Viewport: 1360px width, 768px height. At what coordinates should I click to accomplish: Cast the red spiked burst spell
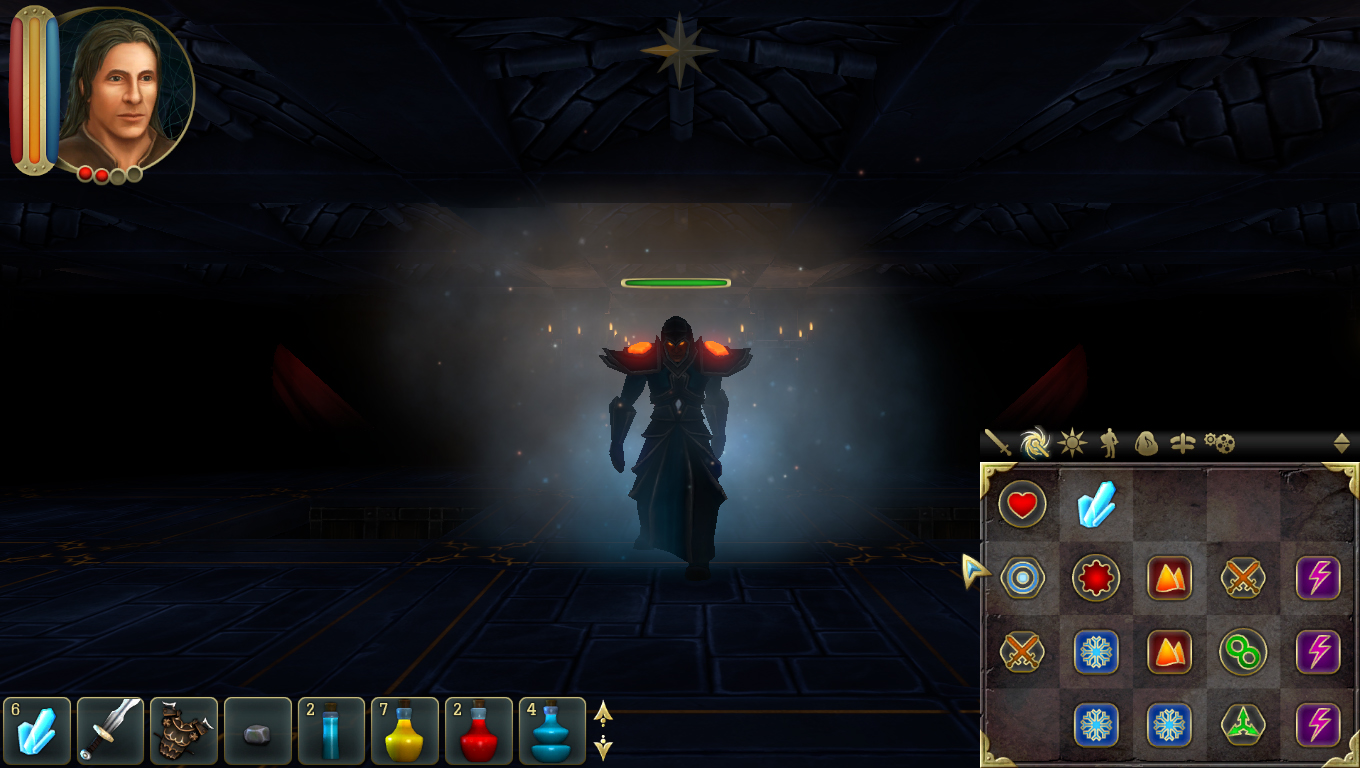pyautogui.click(x=1096, y=578)
